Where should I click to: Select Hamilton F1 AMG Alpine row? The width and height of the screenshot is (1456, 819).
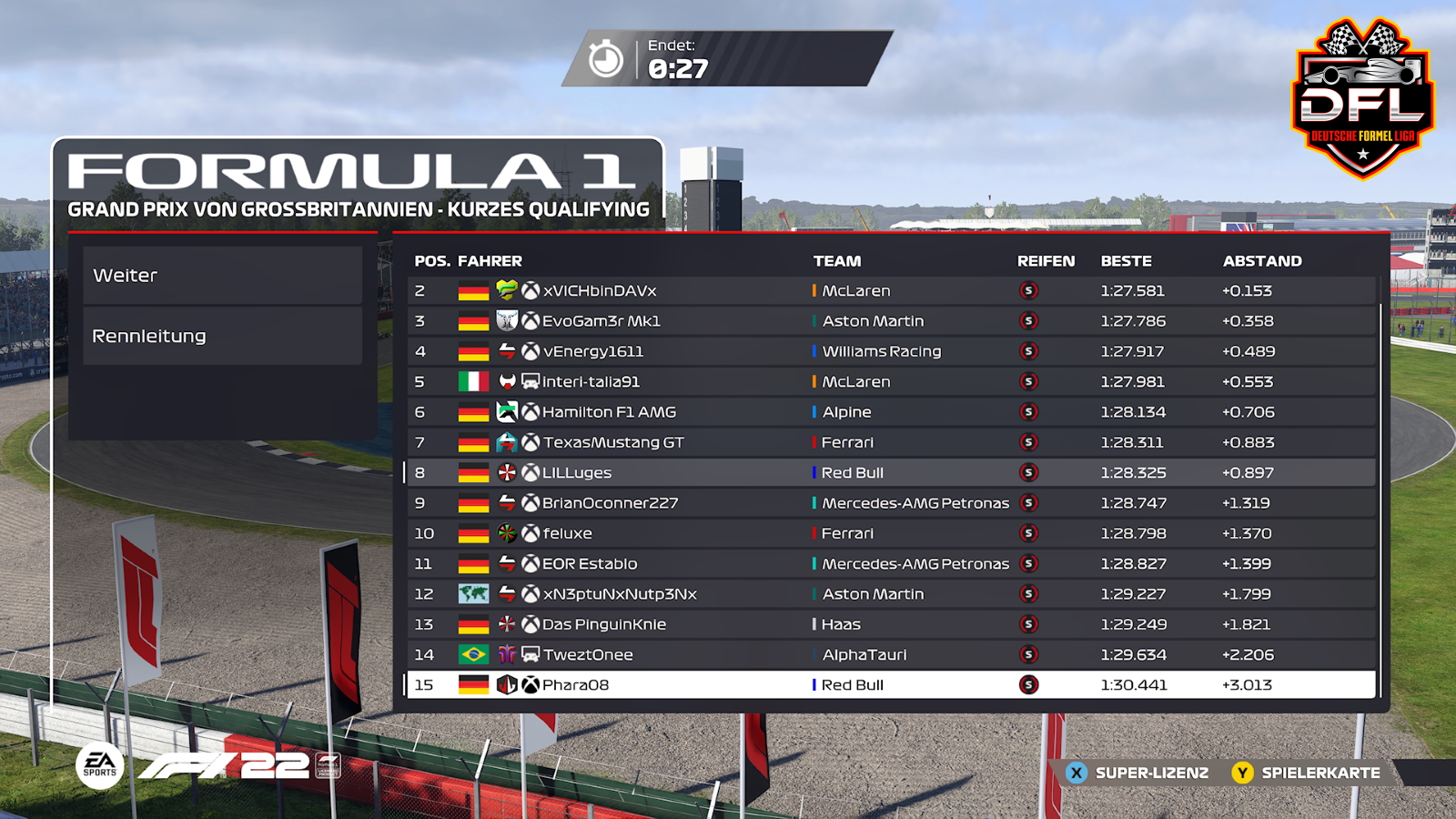890,412
